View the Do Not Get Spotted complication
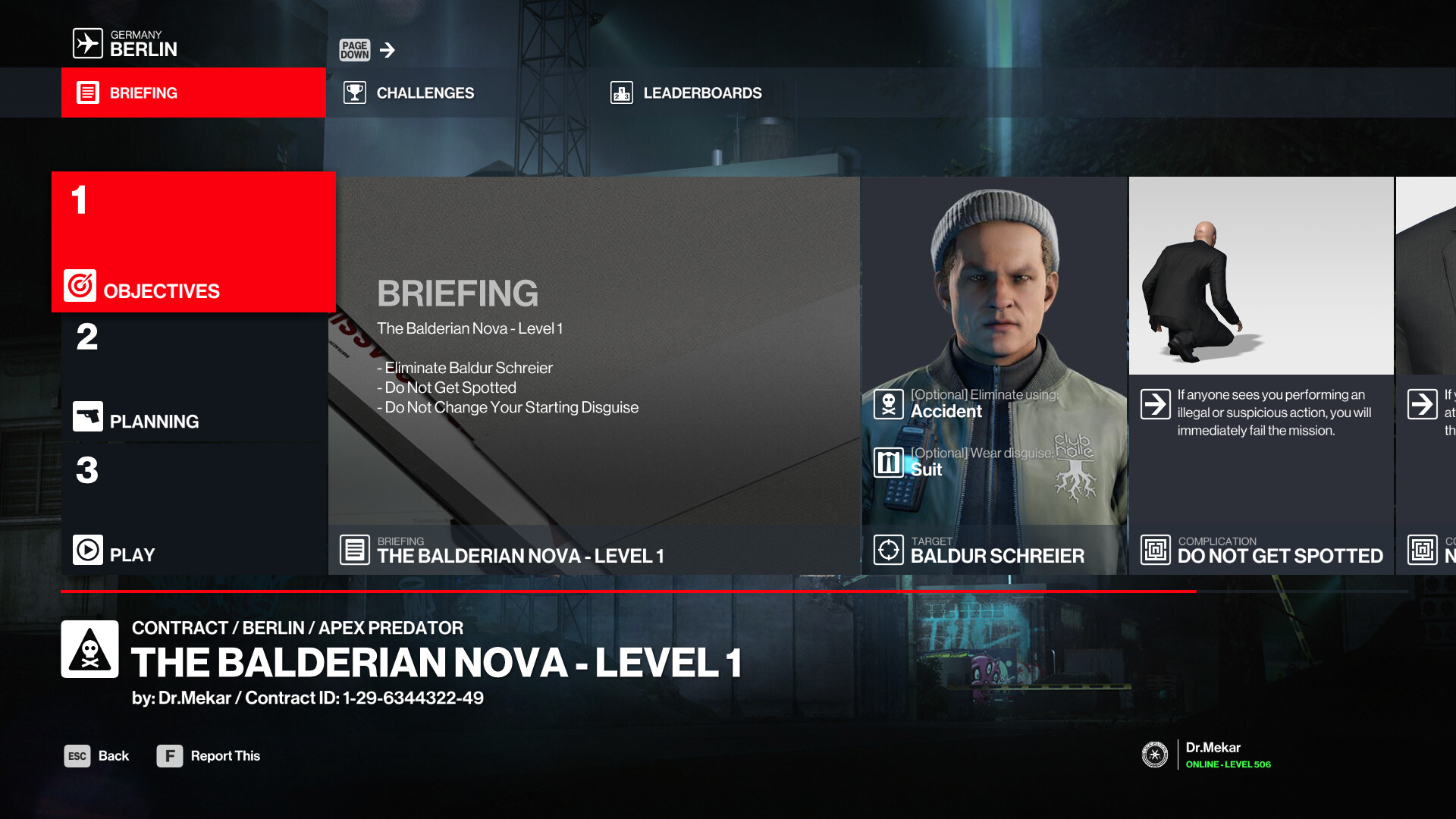 (1261, 375)
